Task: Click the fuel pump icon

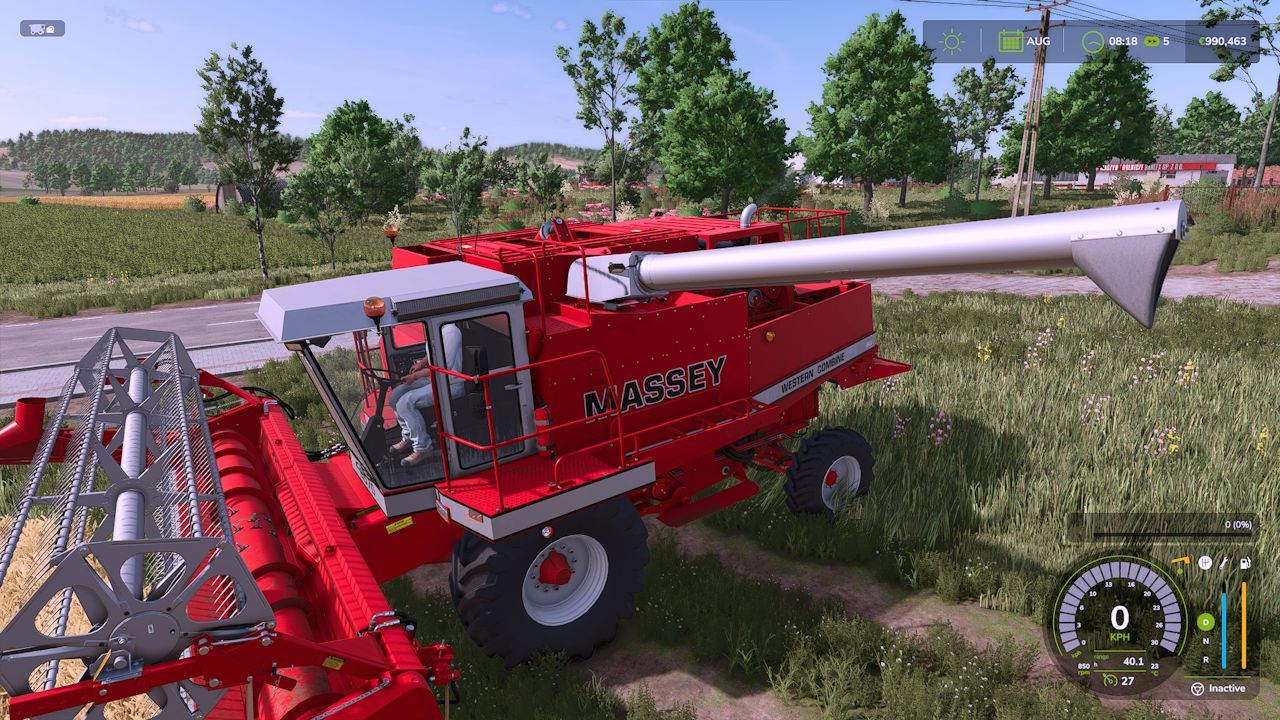Action: click(1245, 564)
